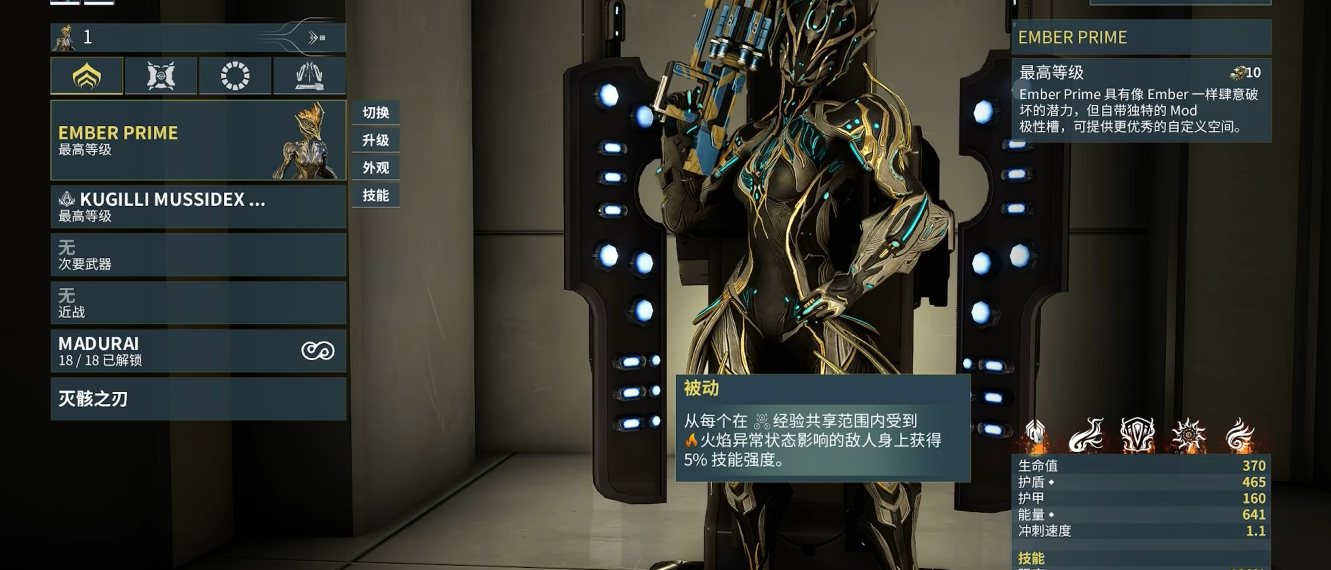Click the 切换 (switch) button

[x=376, y=113]
